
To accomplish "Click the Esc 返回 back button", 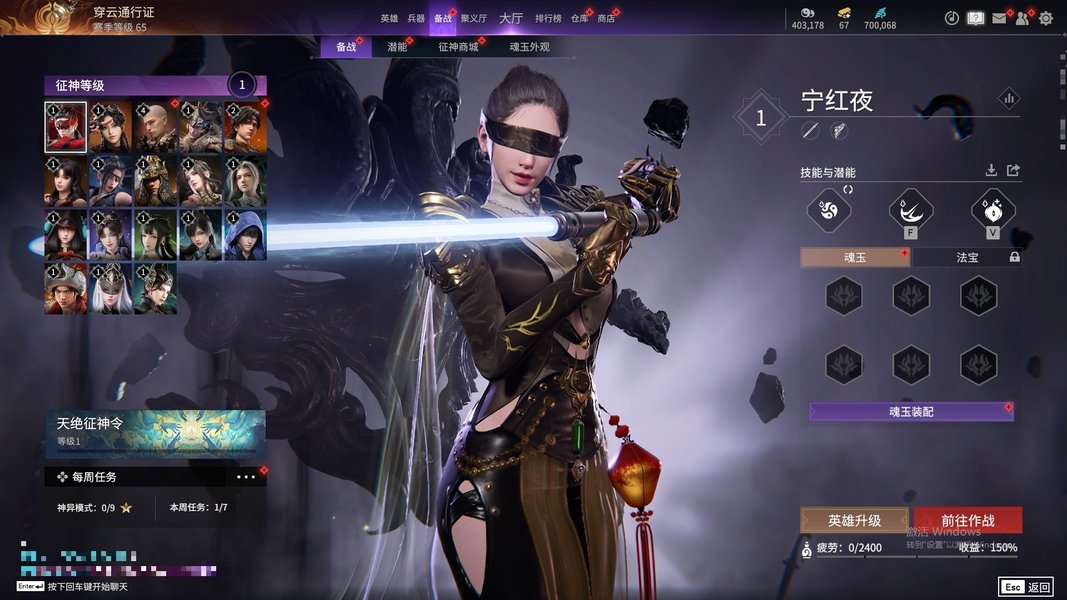I will coord(1025,587).
